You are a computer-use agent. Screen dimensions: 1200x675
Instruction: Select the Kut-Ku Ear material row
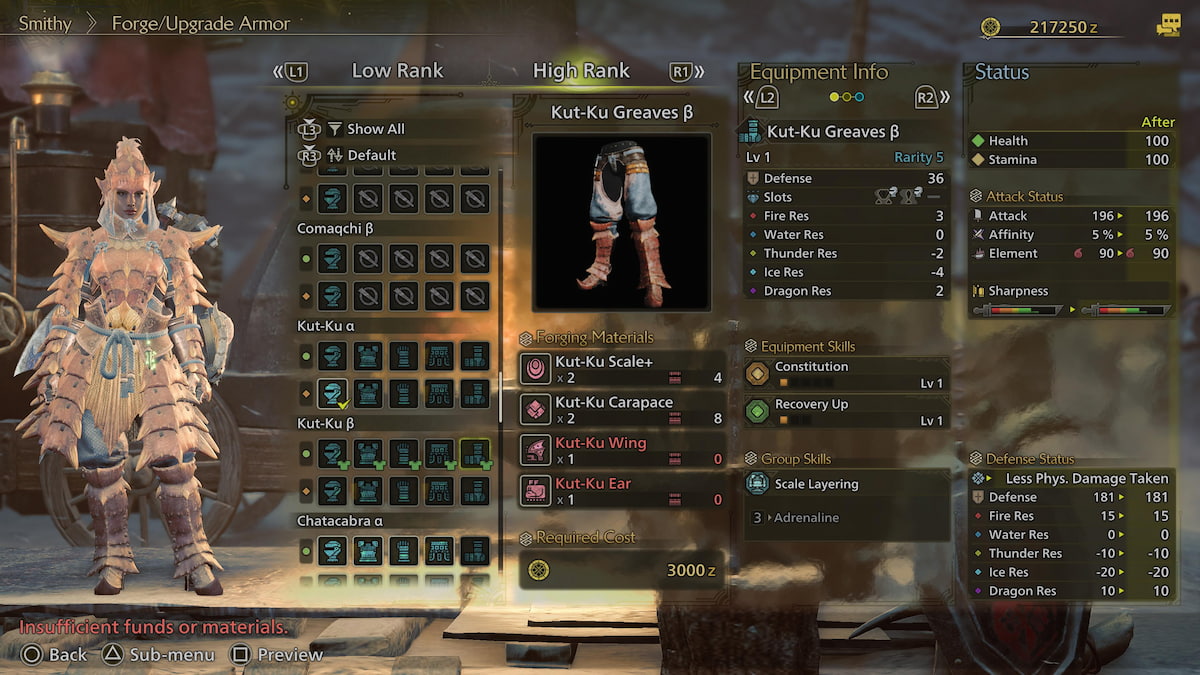pos(621,491)
